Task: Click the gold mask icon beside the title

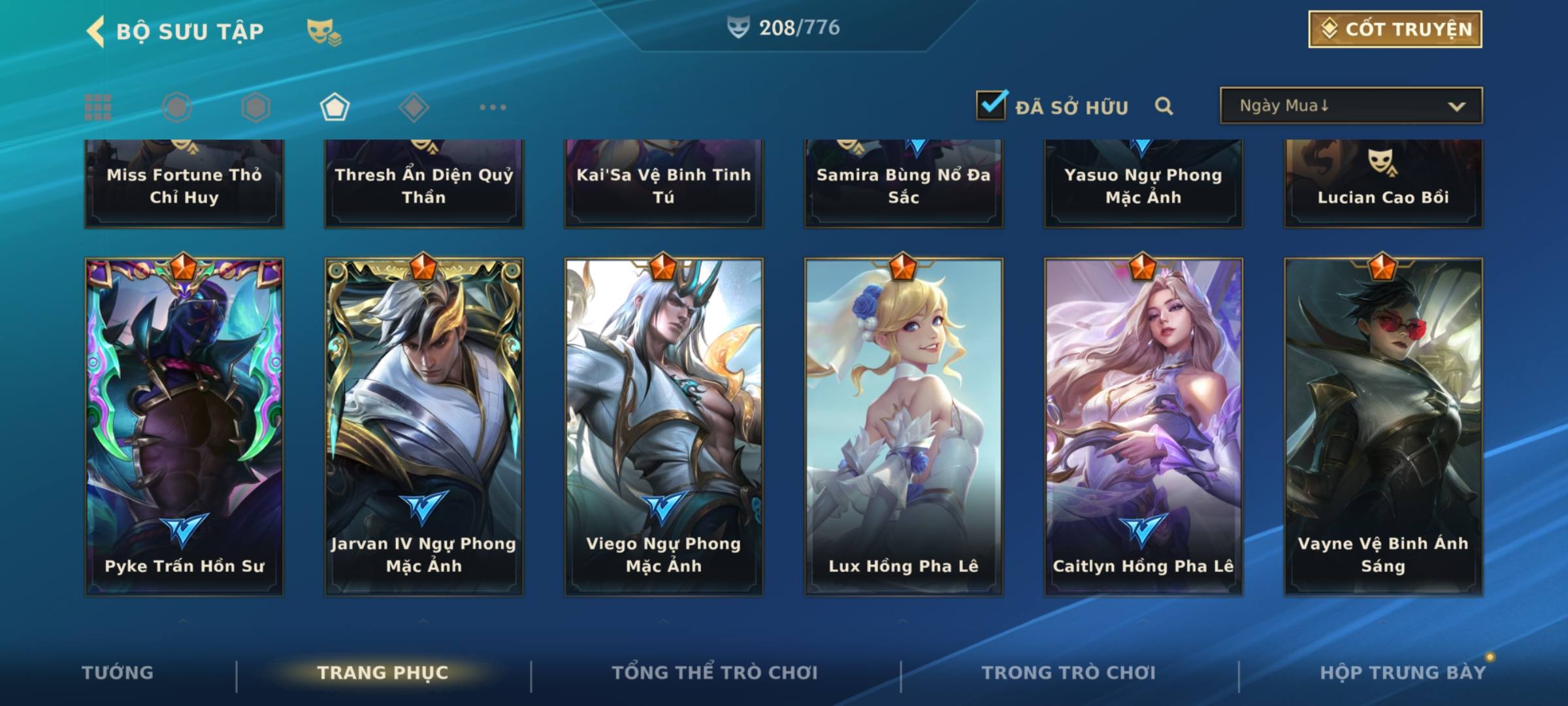Action: [x=323, y=31]
